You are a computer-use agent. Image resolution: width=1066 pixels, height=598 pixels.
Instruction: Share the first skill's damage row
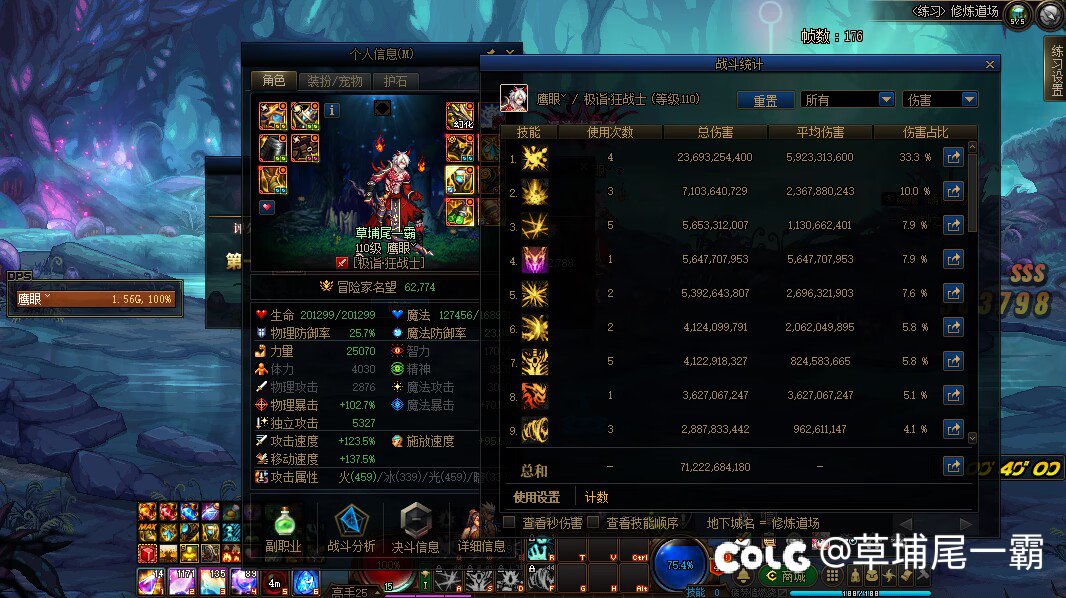[953, 157]
